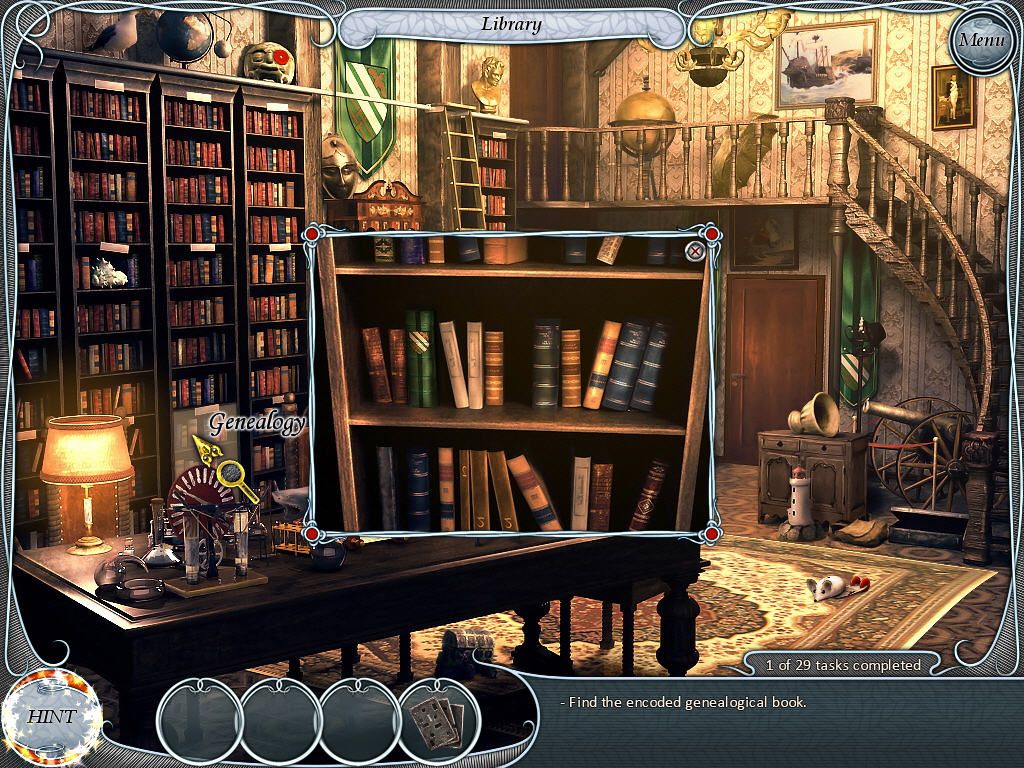Select the cards in the inventory slot
Image resolution: width=1024 pixels, height=768 pixels.
pos(438,714)
